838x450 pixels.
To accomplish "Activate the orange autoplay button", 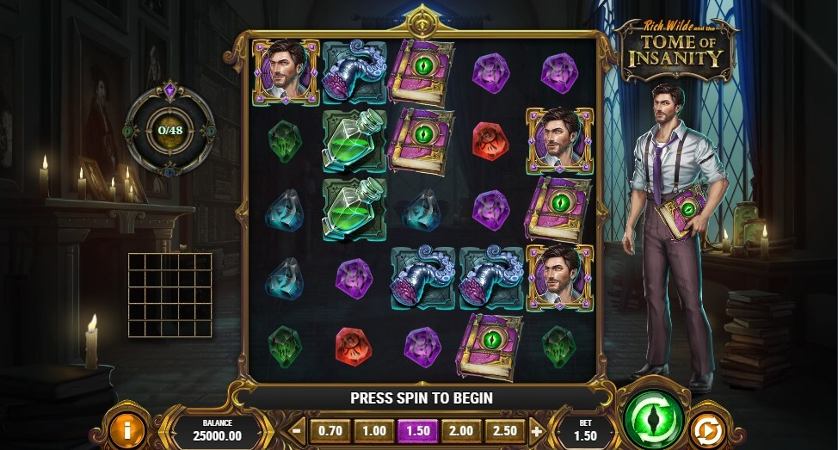I will click(x=707, y=431).
